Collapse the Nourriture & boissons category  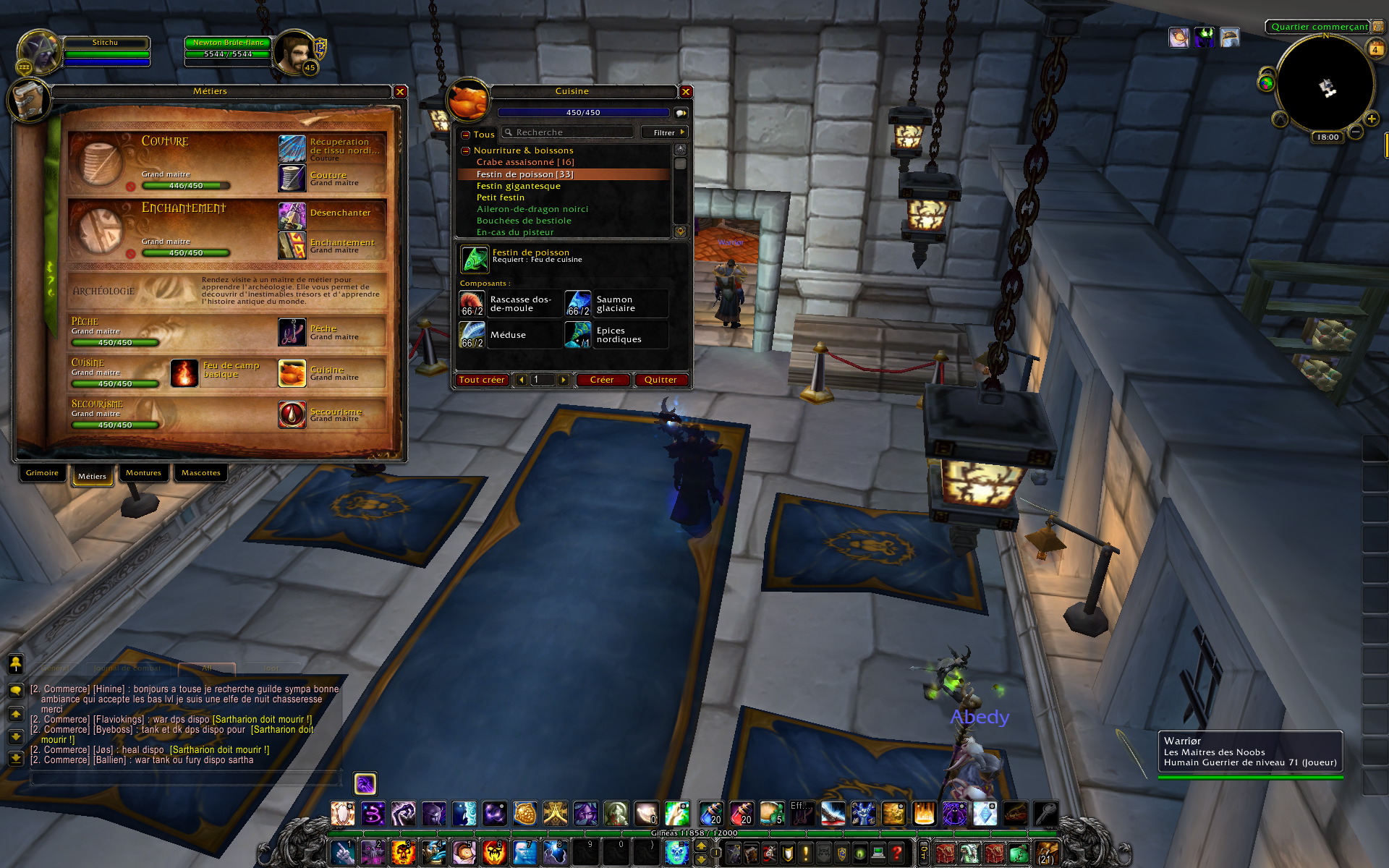[x=466, y=150]
